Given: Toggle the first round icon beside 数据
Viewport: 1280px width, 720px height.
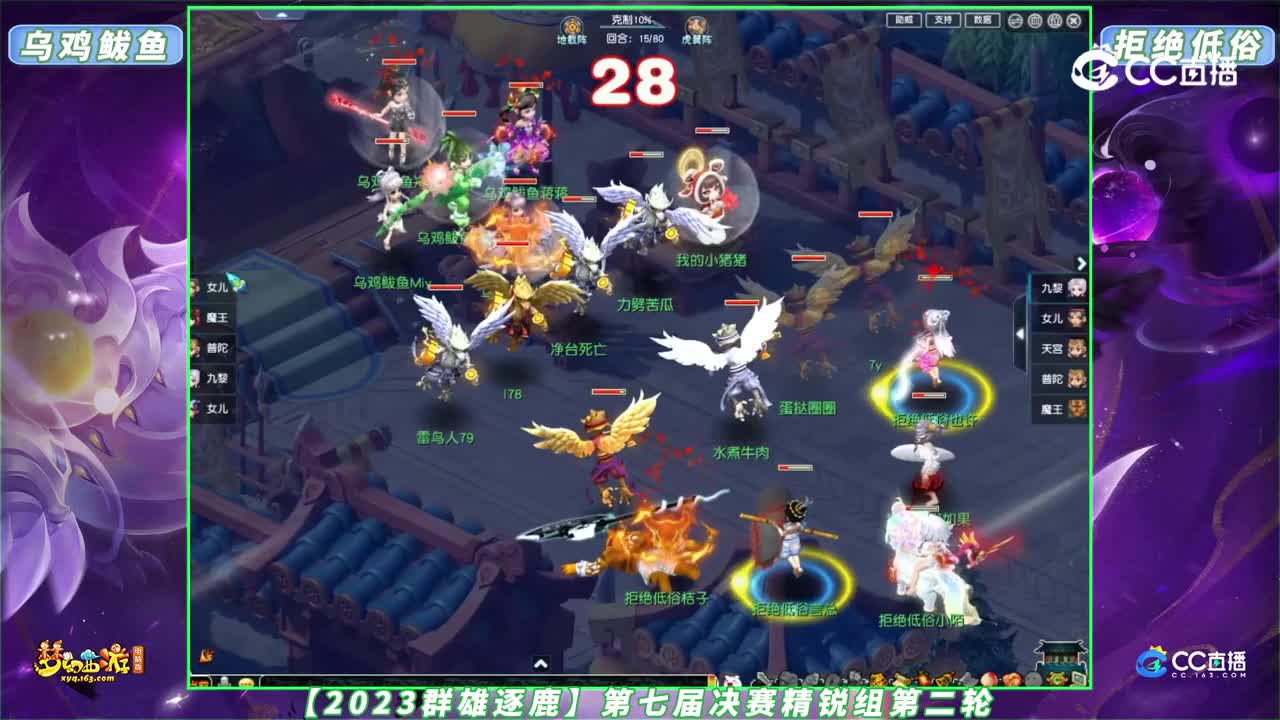Looking at the screenshot, I should tap(1016, 21).
